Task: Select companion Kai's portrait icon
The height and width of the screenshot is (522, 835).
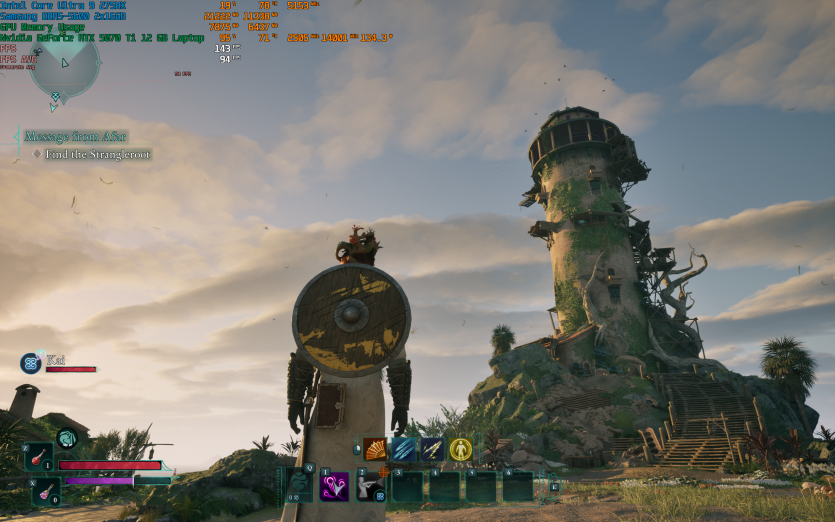Action: point(29,364)
